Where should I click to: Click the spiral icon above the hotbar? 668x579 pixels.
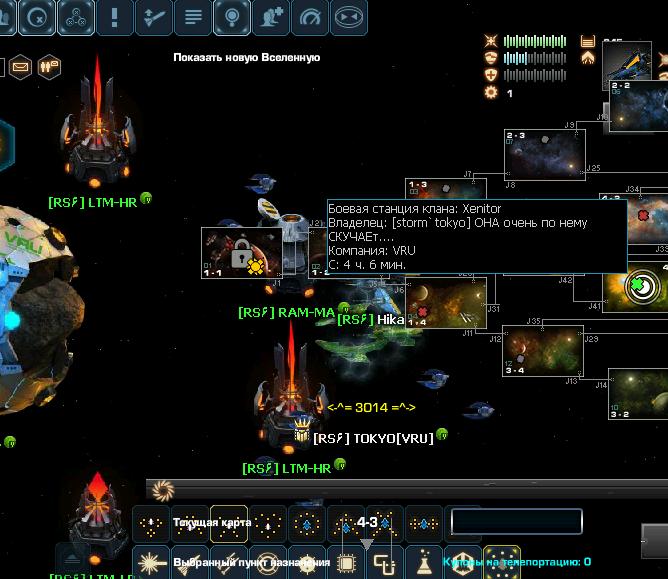coord(163,490)
